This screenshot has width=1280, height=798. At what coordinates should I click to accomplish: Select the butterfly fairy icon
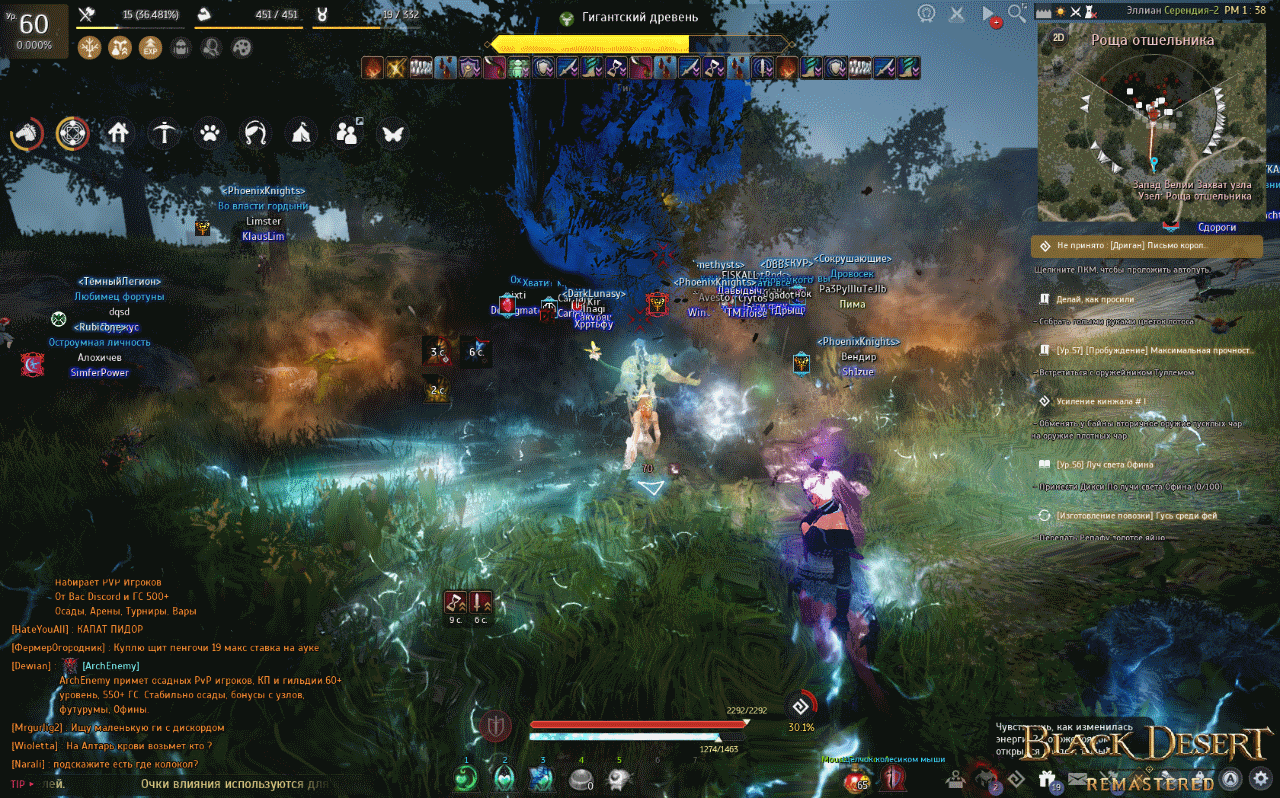pyautogui.click(x=392, y=133)
